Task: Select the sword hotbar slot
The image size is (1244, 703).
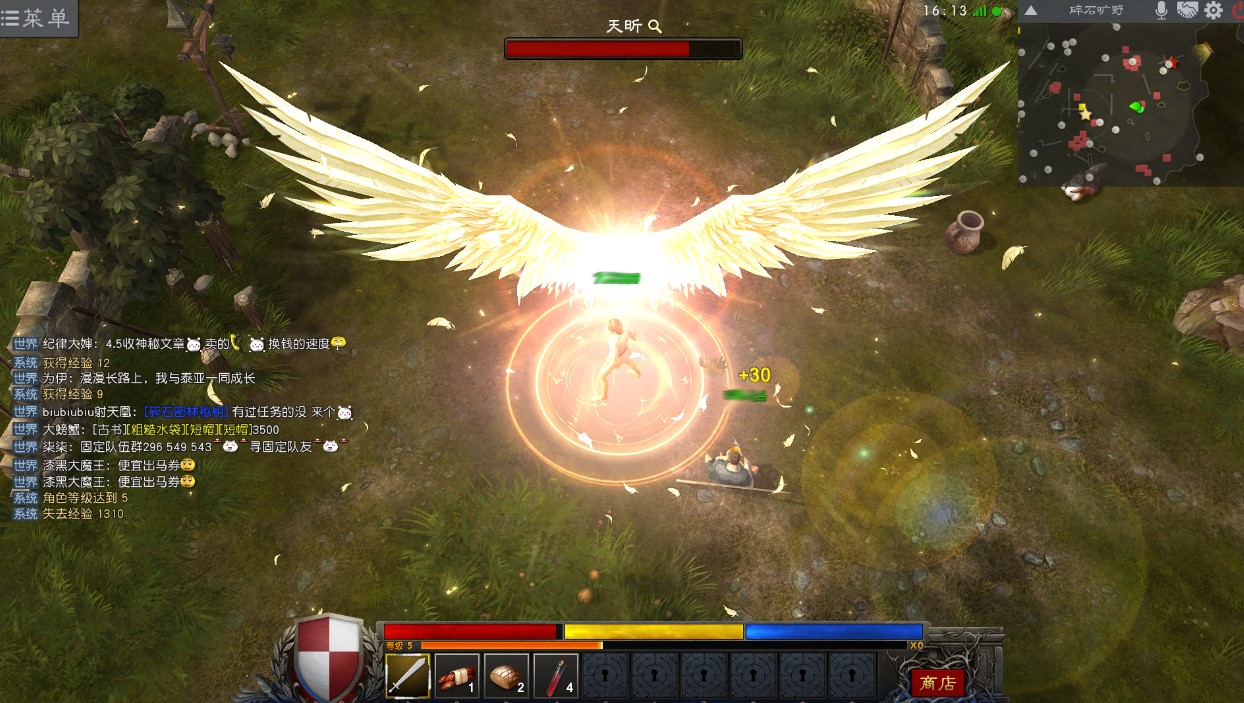Action: click(x=408, y=677)
